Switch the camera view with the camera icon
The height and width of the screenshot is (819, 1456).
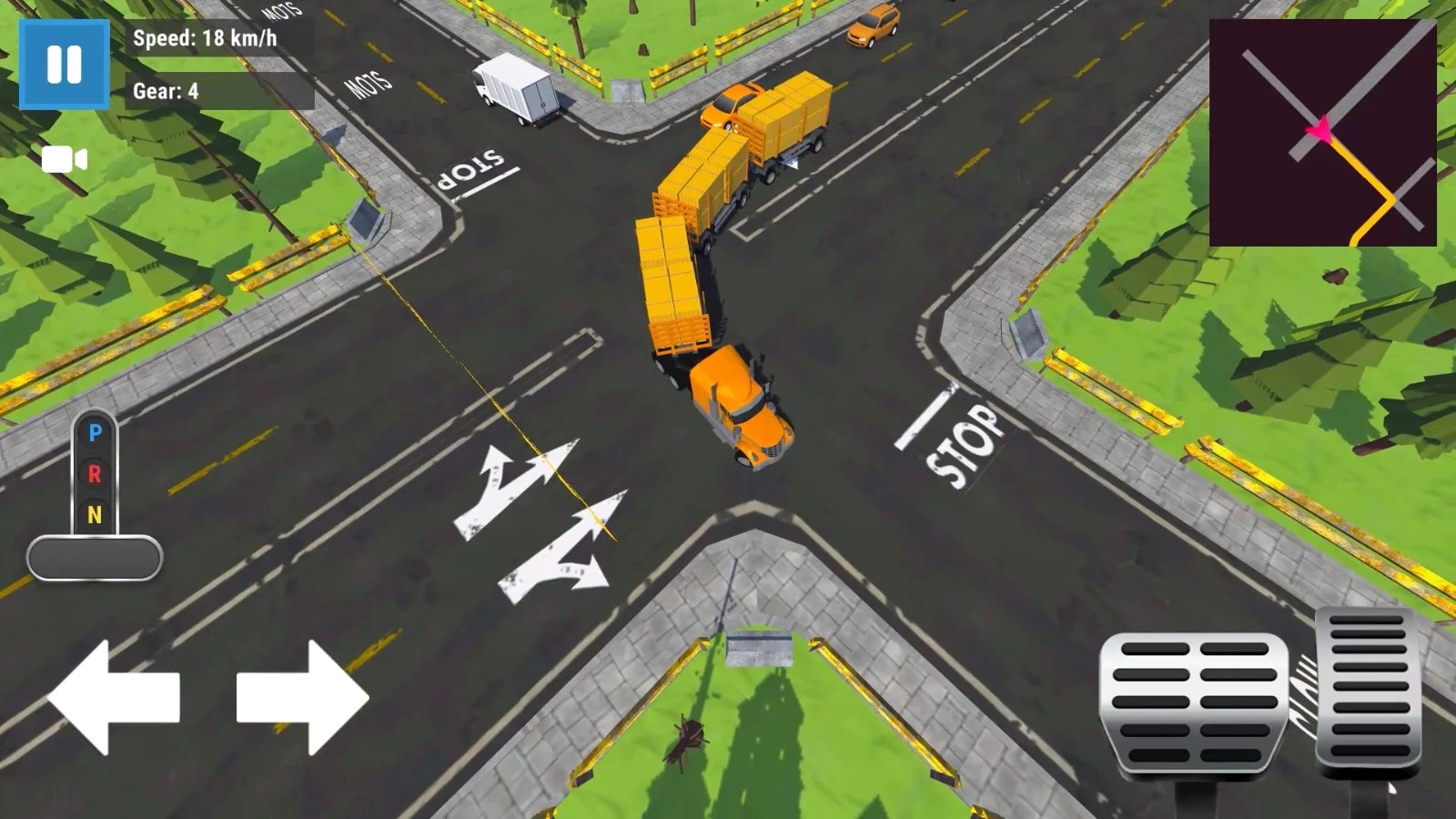pyautogui.click(x=65, y=160)
